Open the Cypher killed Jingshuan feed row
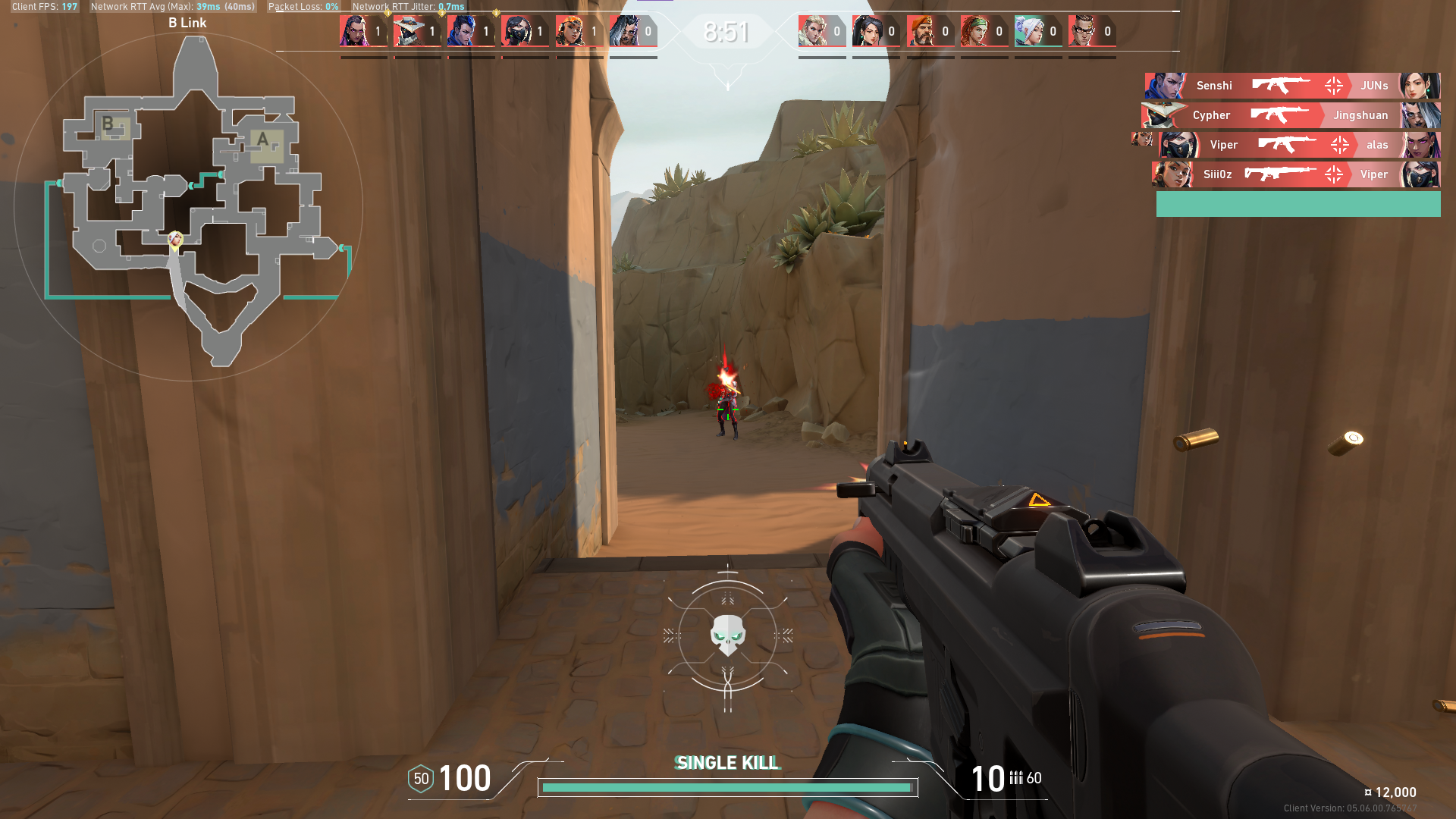Viewport: 1456px width, 819px height. (x=1291, y=115)
